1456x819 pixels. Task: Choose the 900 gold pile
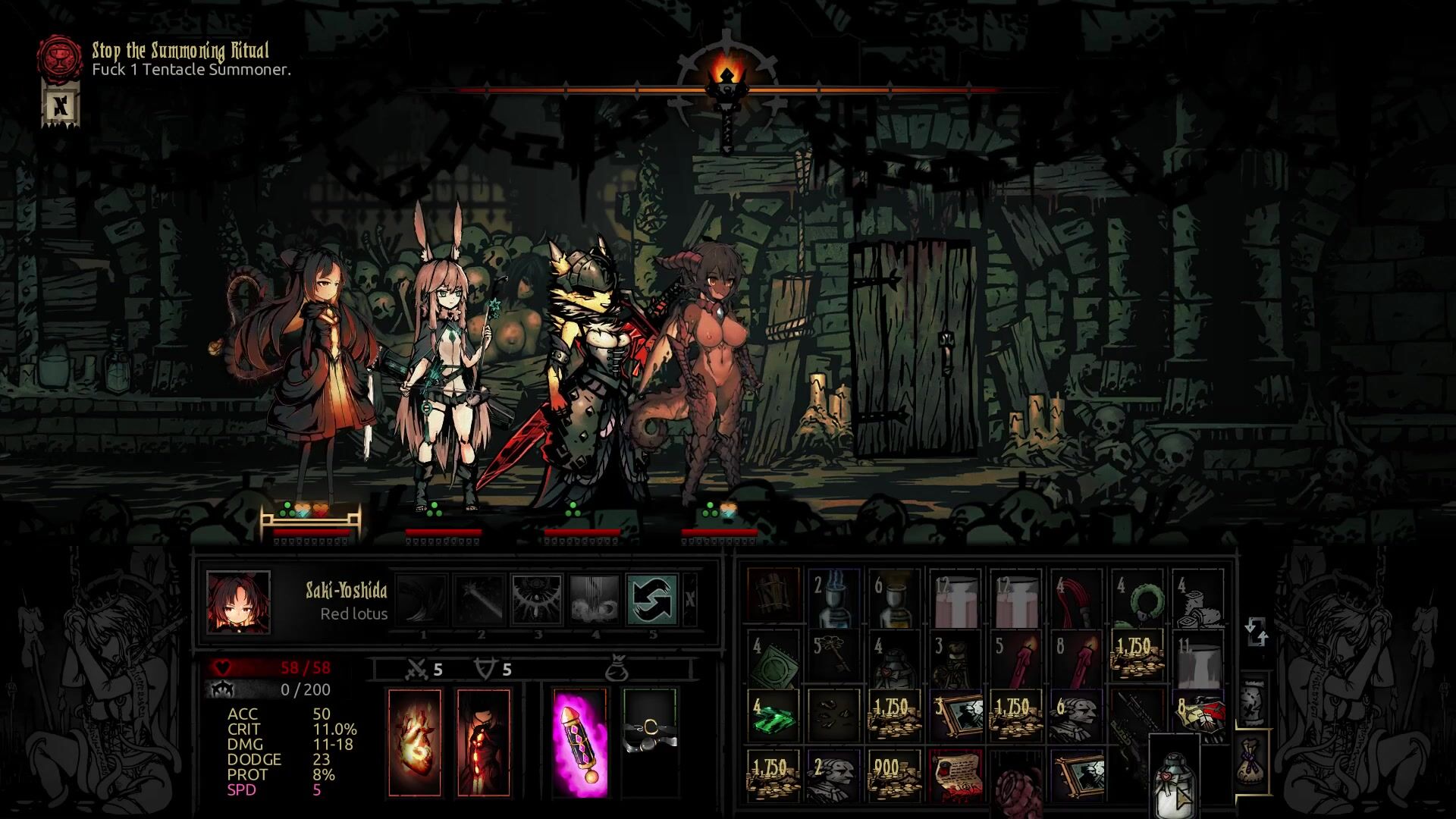(x=894, y=773)
